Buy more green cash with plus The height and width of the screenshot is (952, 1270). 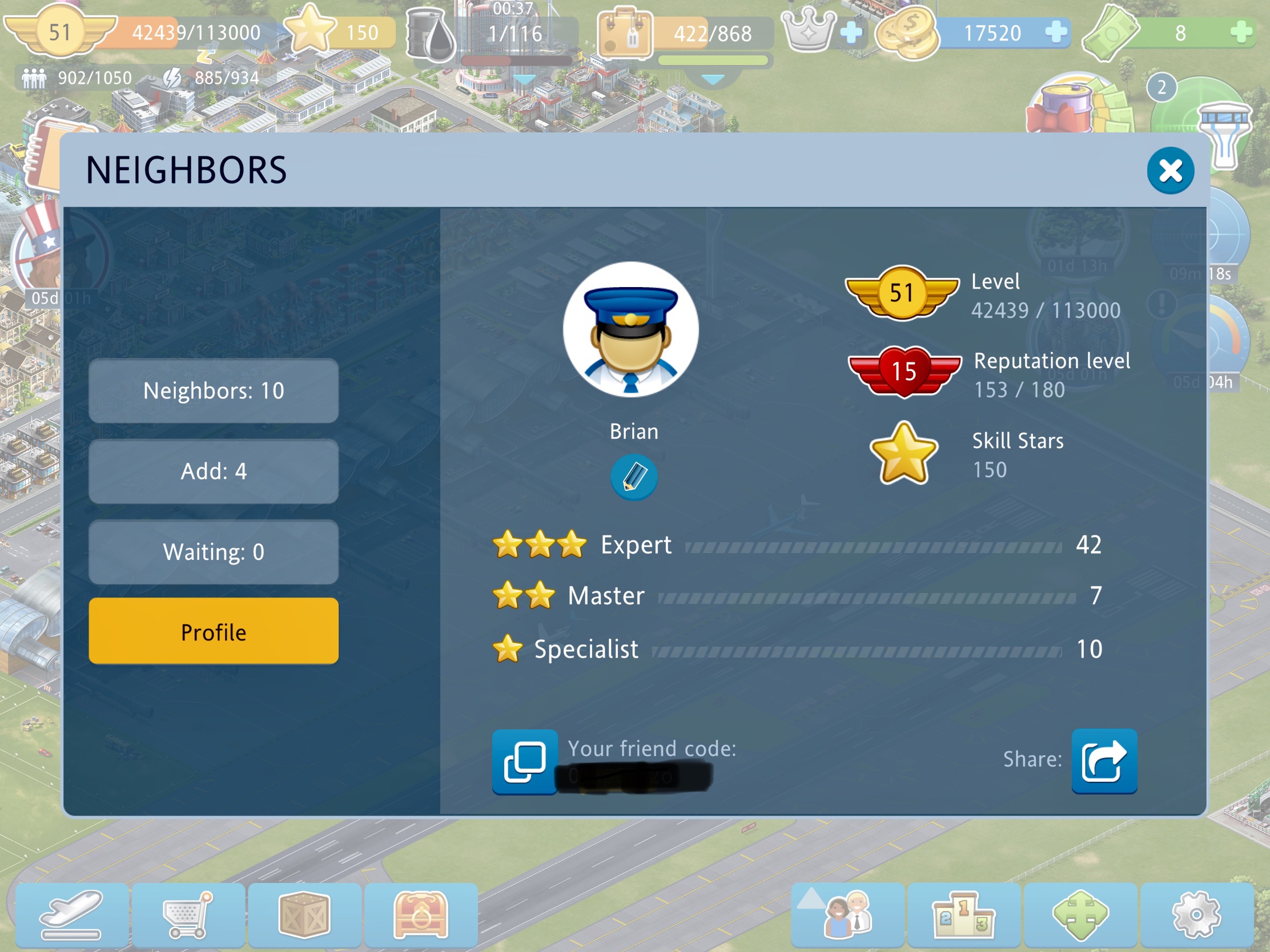tap(1241, 32)
